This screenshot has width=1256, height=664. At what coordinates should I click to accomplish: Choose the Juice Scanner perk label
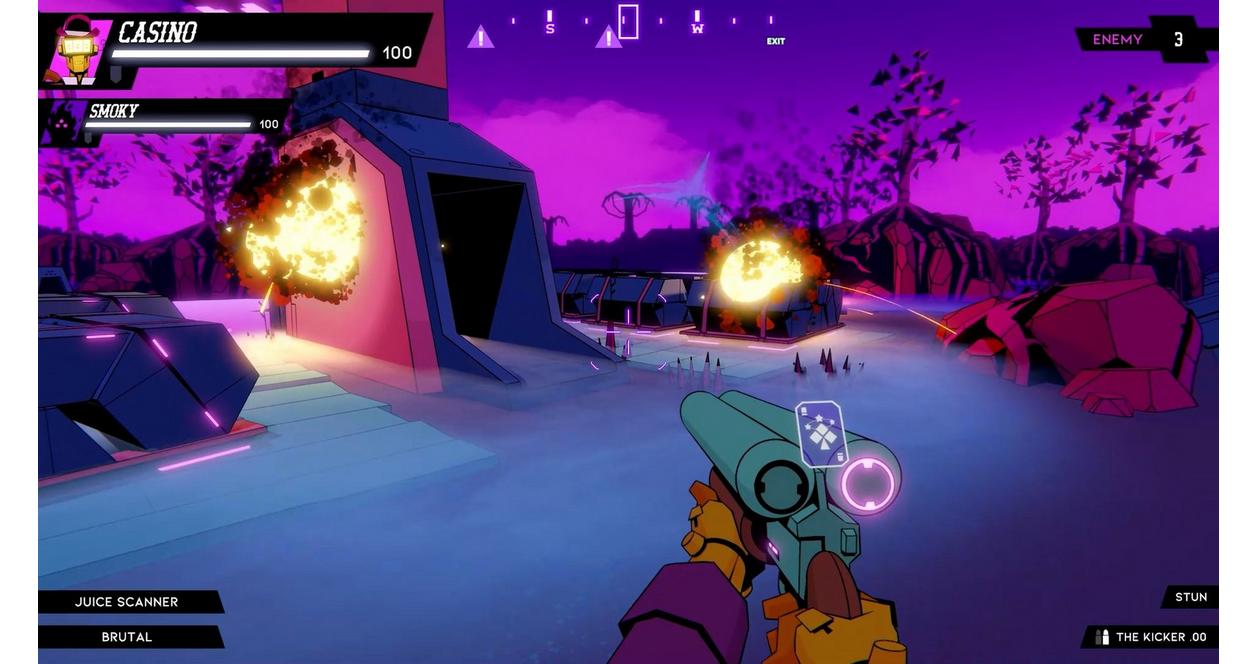tap(127, 602)
